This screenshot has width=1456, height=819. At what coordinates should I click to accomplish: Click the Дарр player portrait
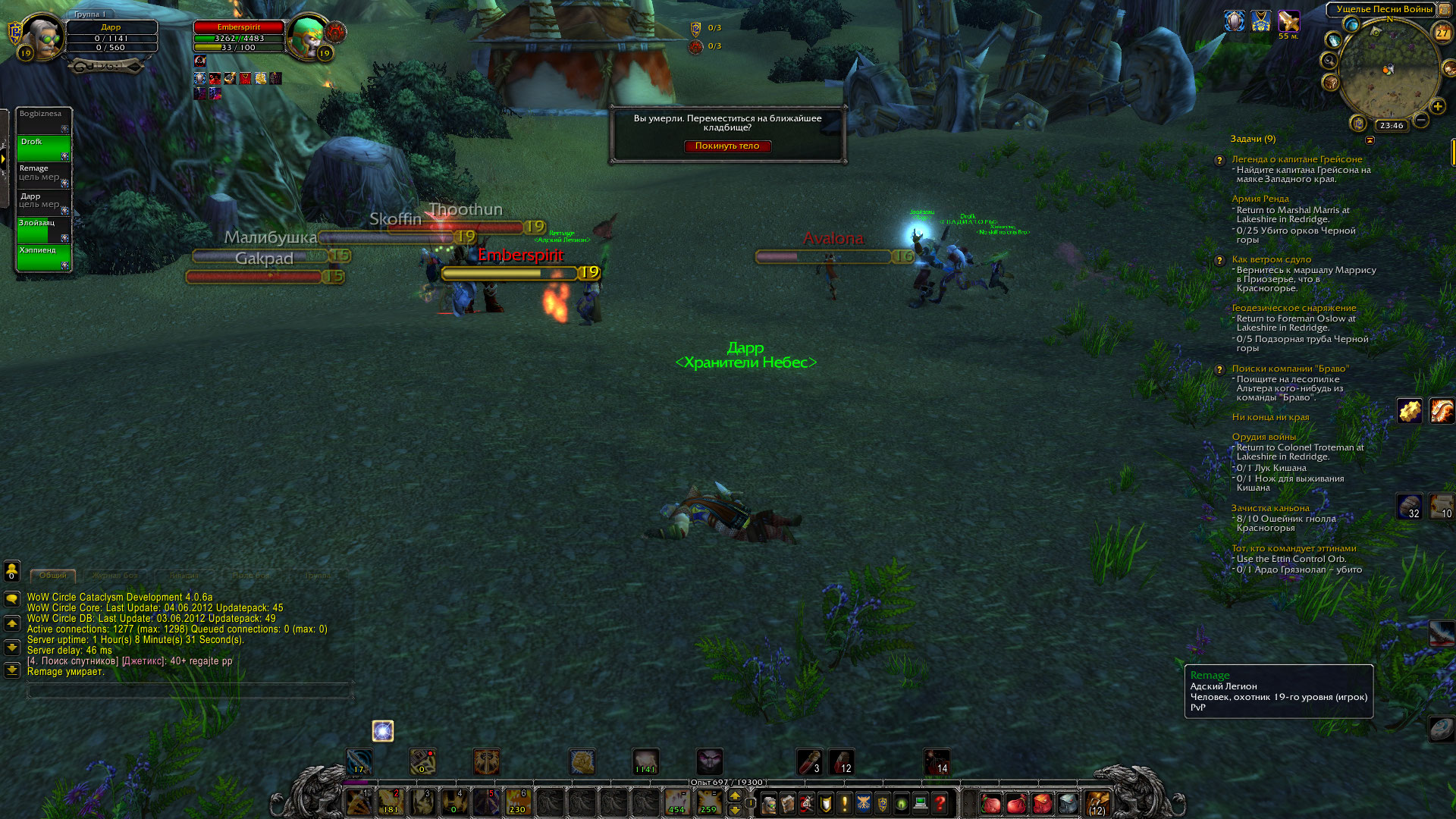(42, 36)
